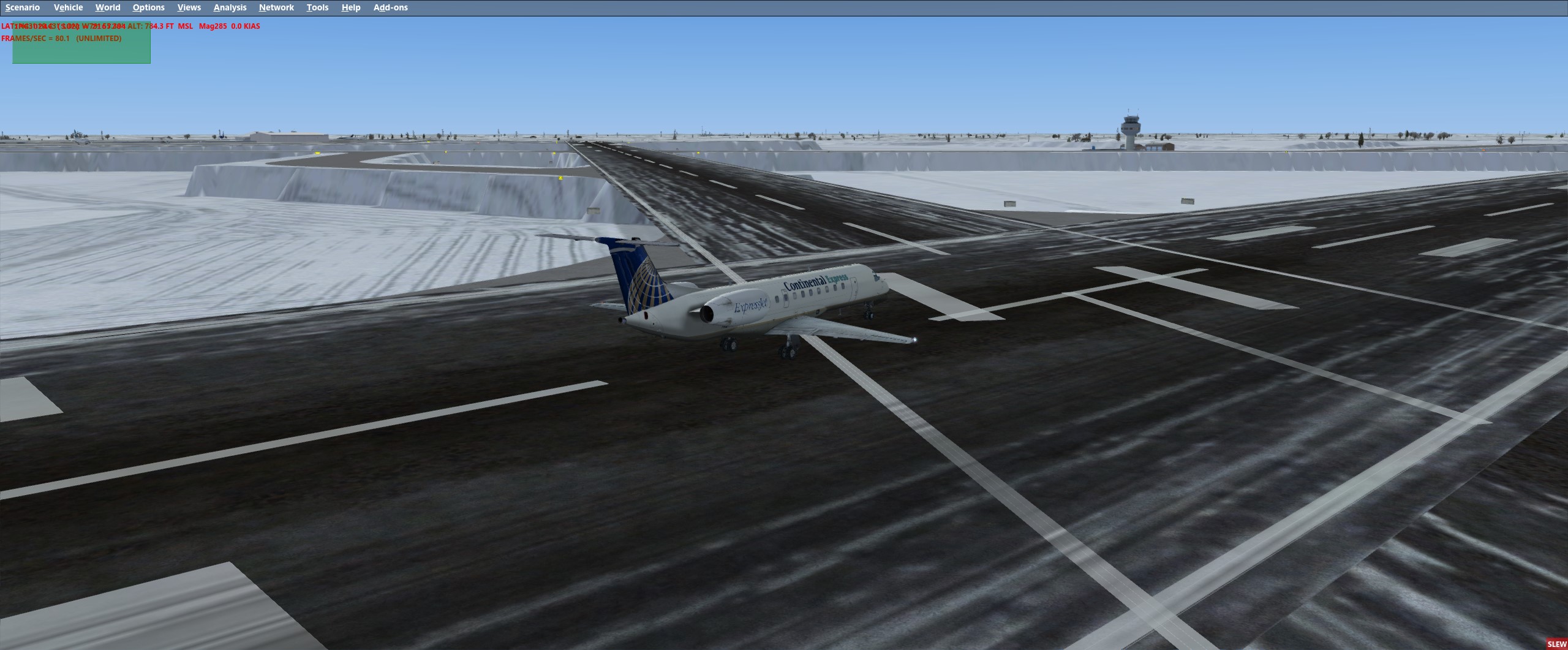Image resolution: width=1568 pixels, height=650 pixels.
Task: Open the Network menu
Action: pyautogui.click(x=276, y=7)
